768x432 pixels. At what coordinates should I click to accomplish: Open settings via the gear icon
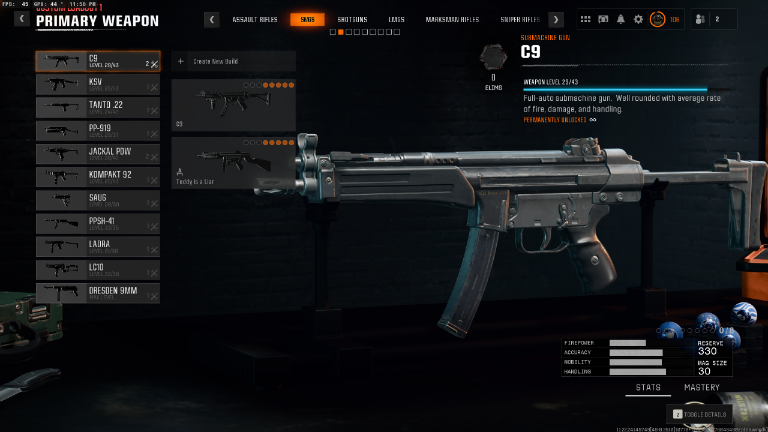(x=638, y=19)
